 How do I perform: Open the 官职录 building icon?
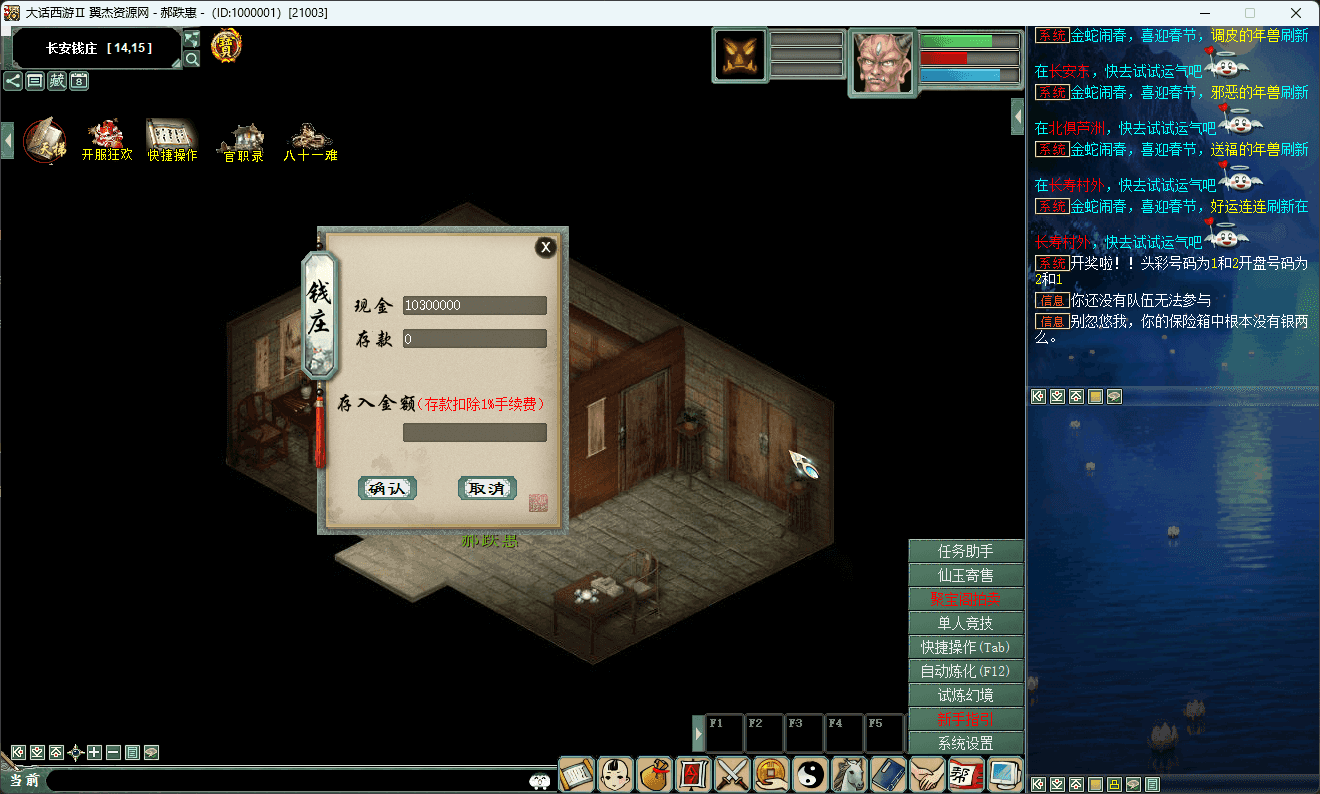(x=243, y=140)
